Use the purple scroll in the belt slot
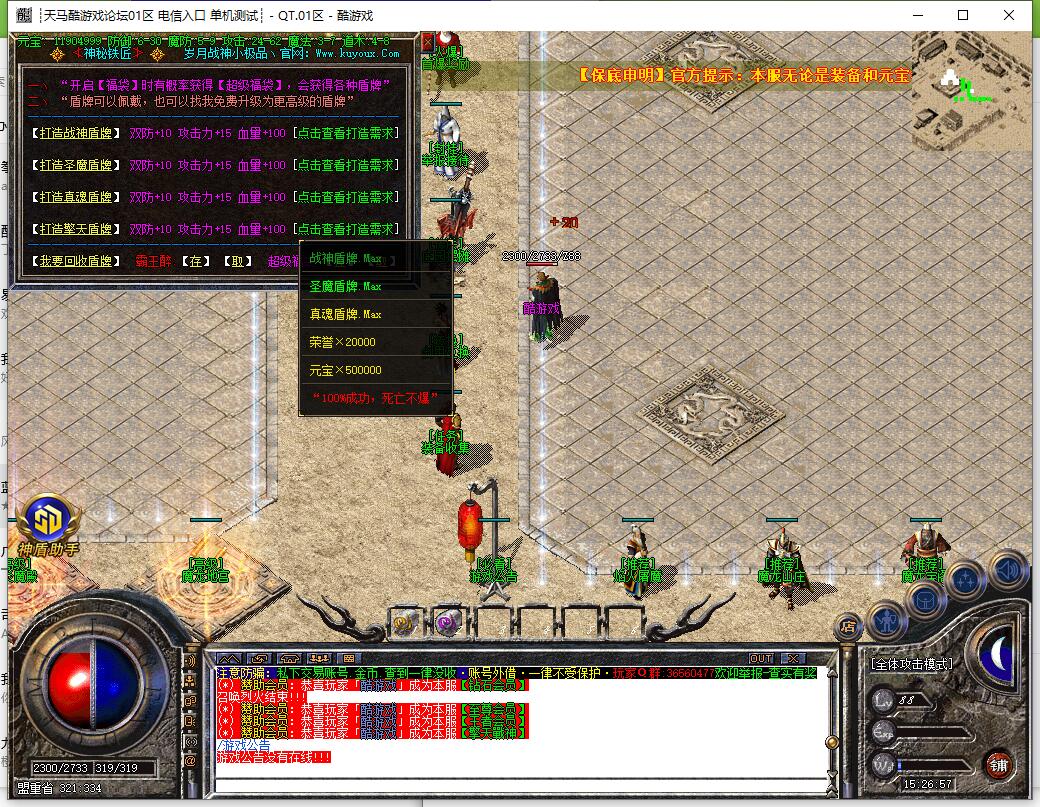Viewport: 1040px width, 807px height. [x=447, y=623]
